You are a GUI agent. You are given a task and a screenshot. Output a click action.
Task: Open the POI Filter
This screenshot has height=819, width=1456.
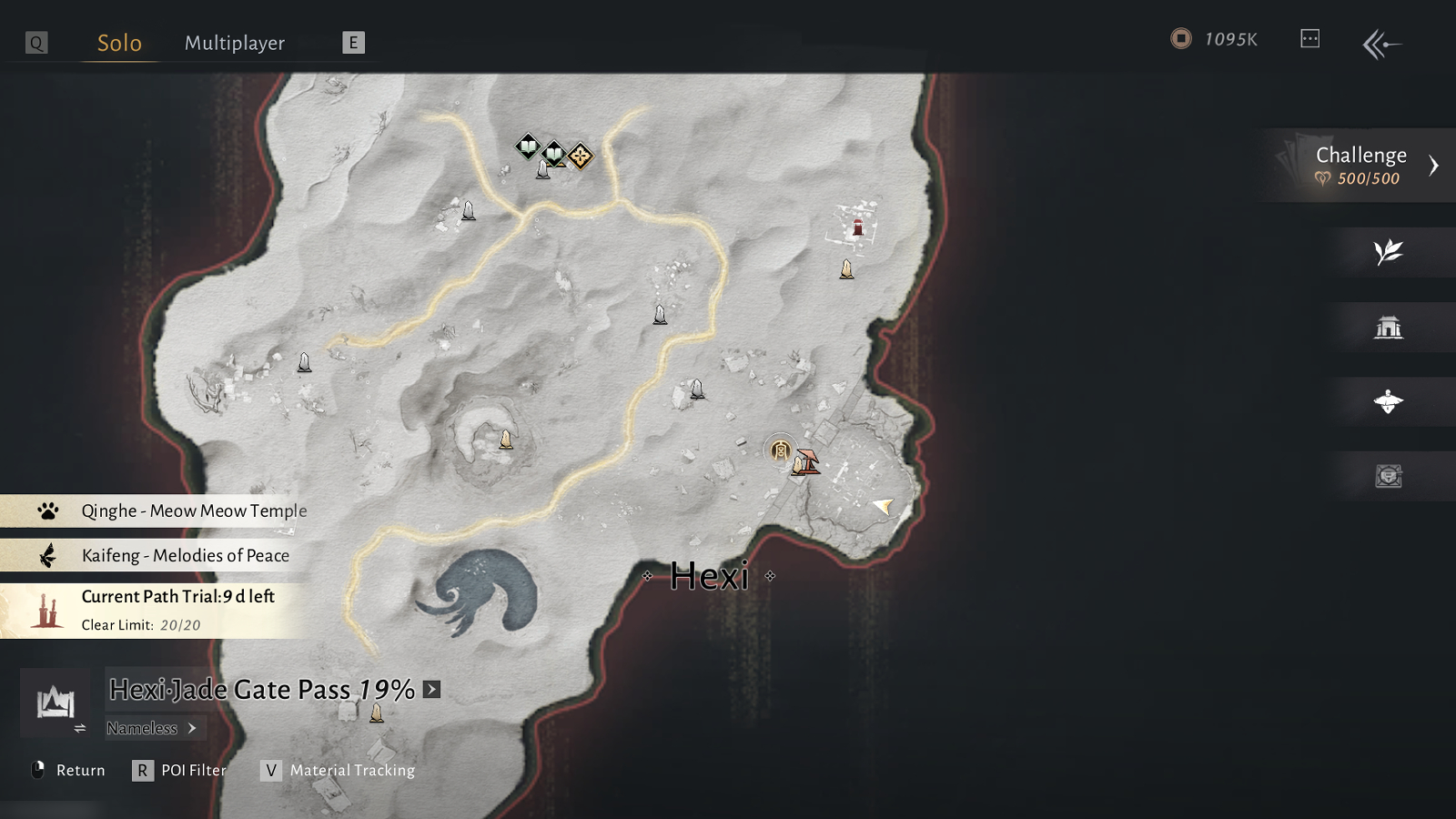pos(181,771)
